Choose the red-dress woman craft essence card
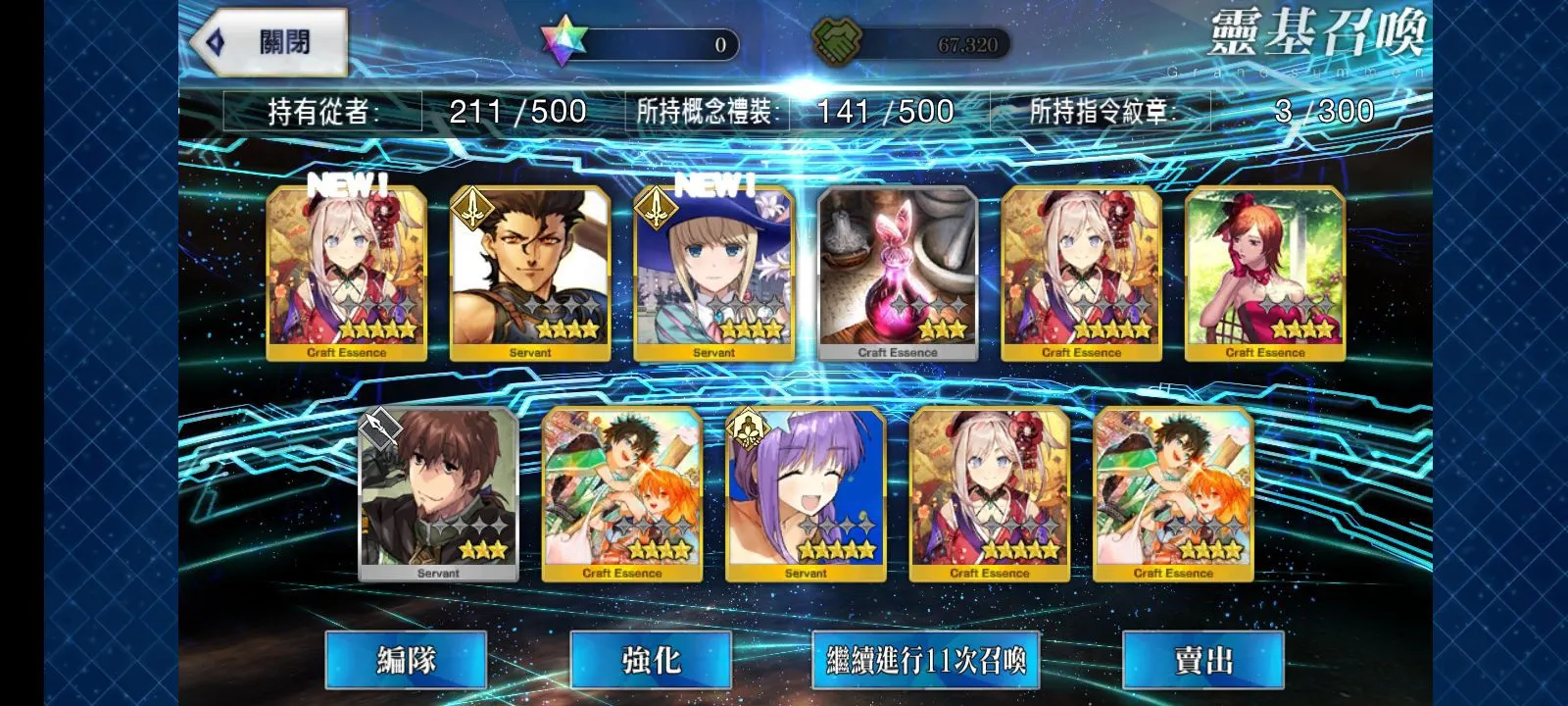Image resolution: width=1568 pixels, height=706 pixels. coord(1265,273)
